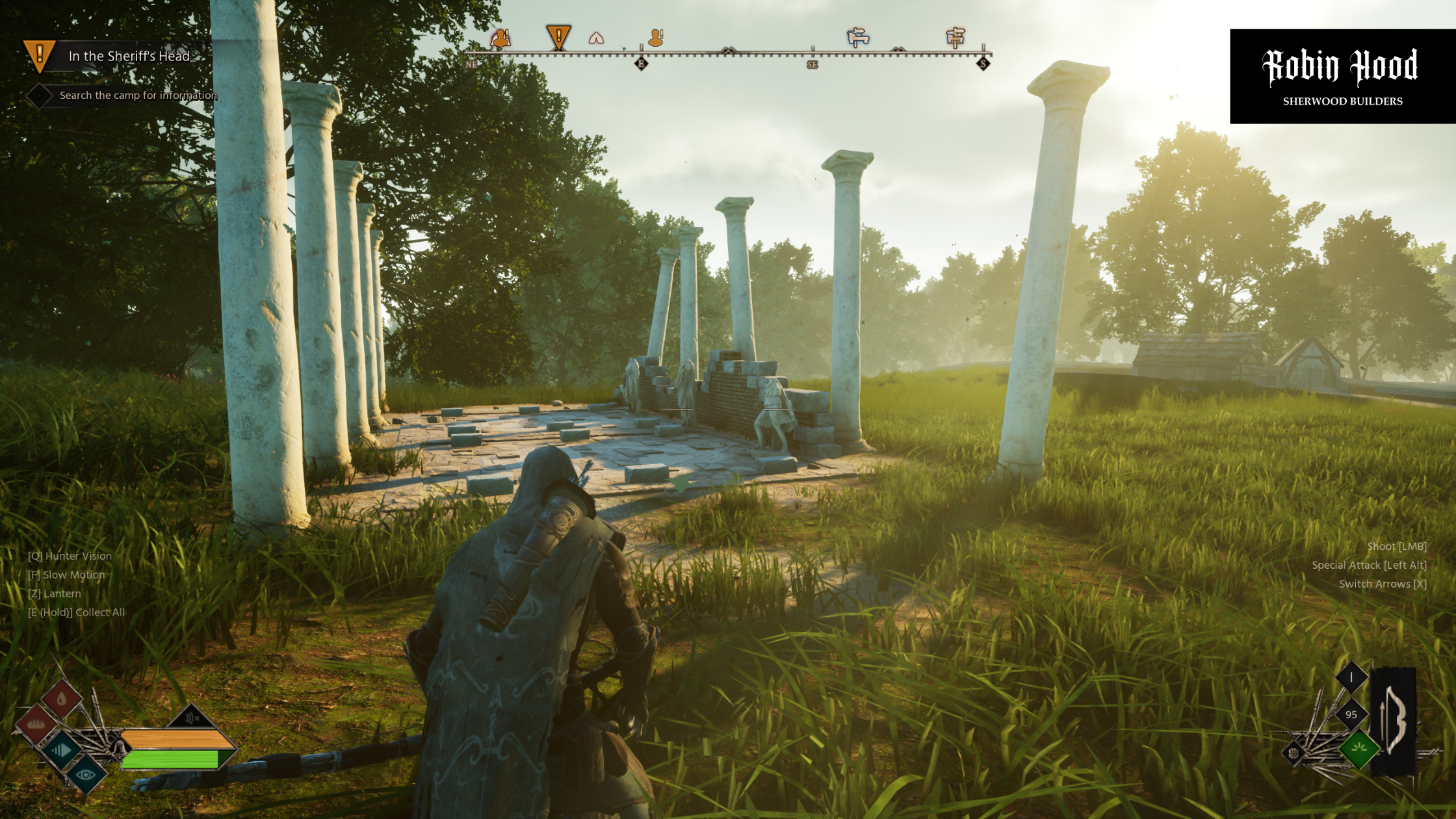Image resolution: width=1456 pixels, height=819 pixels.
Task: Click the small barrel icon diamond
Action: pos(1293,753)
